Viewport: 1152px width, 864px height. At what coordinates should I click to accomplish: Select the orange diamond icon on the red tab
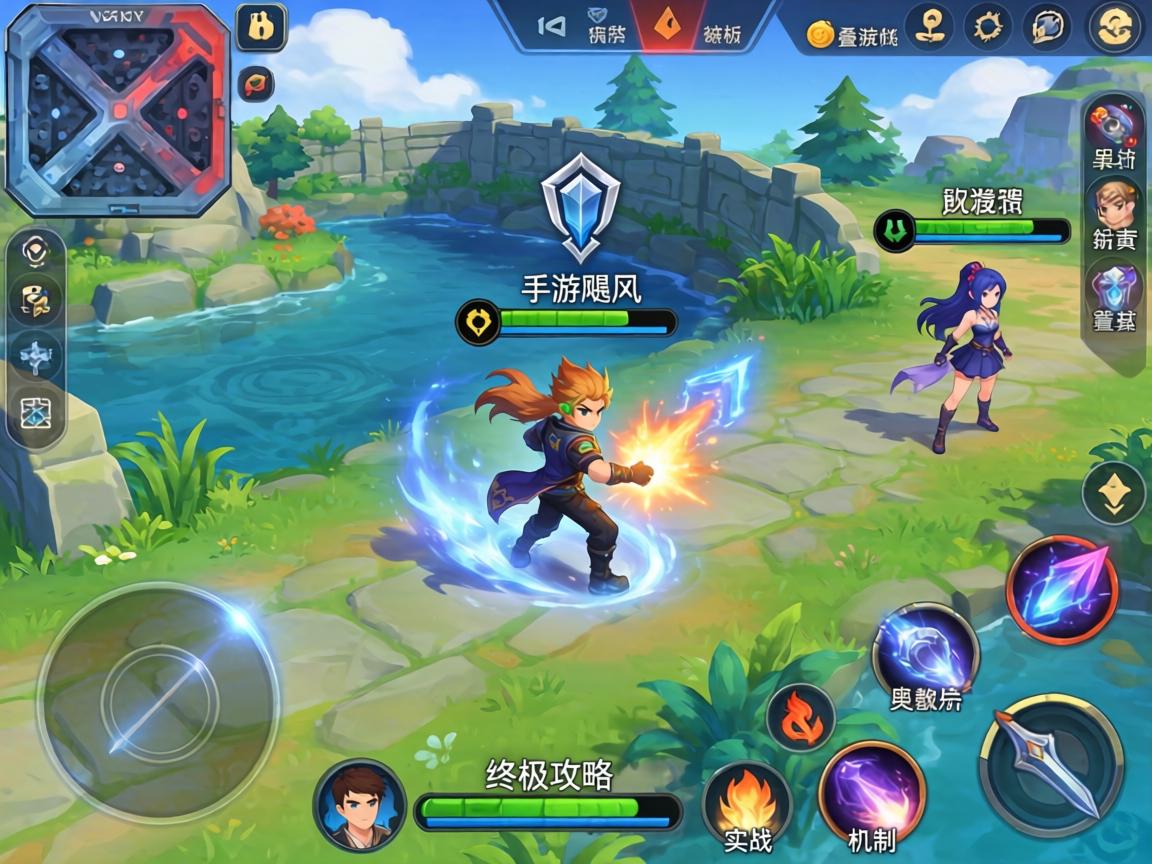click(664, 27)
